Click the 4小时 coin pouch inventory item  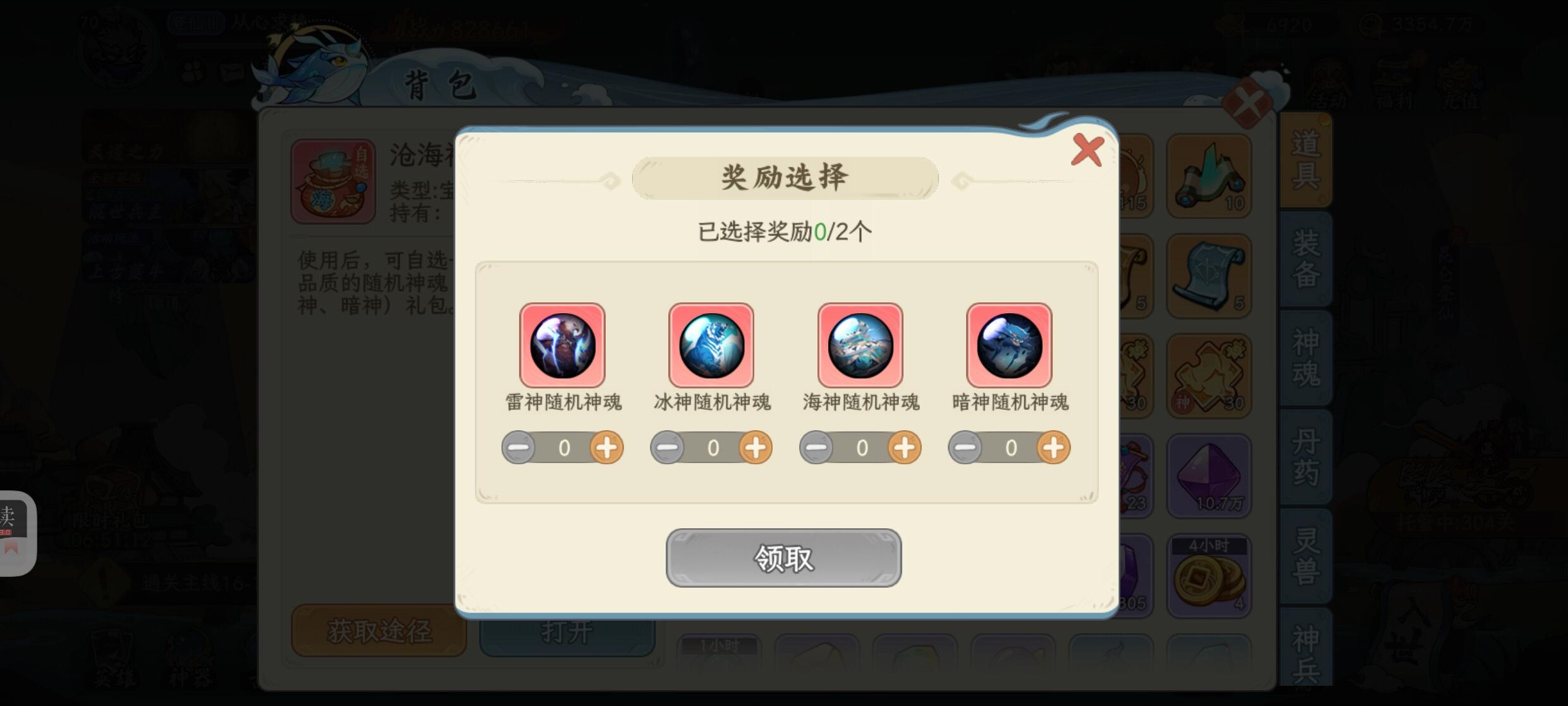[1208, 574]
